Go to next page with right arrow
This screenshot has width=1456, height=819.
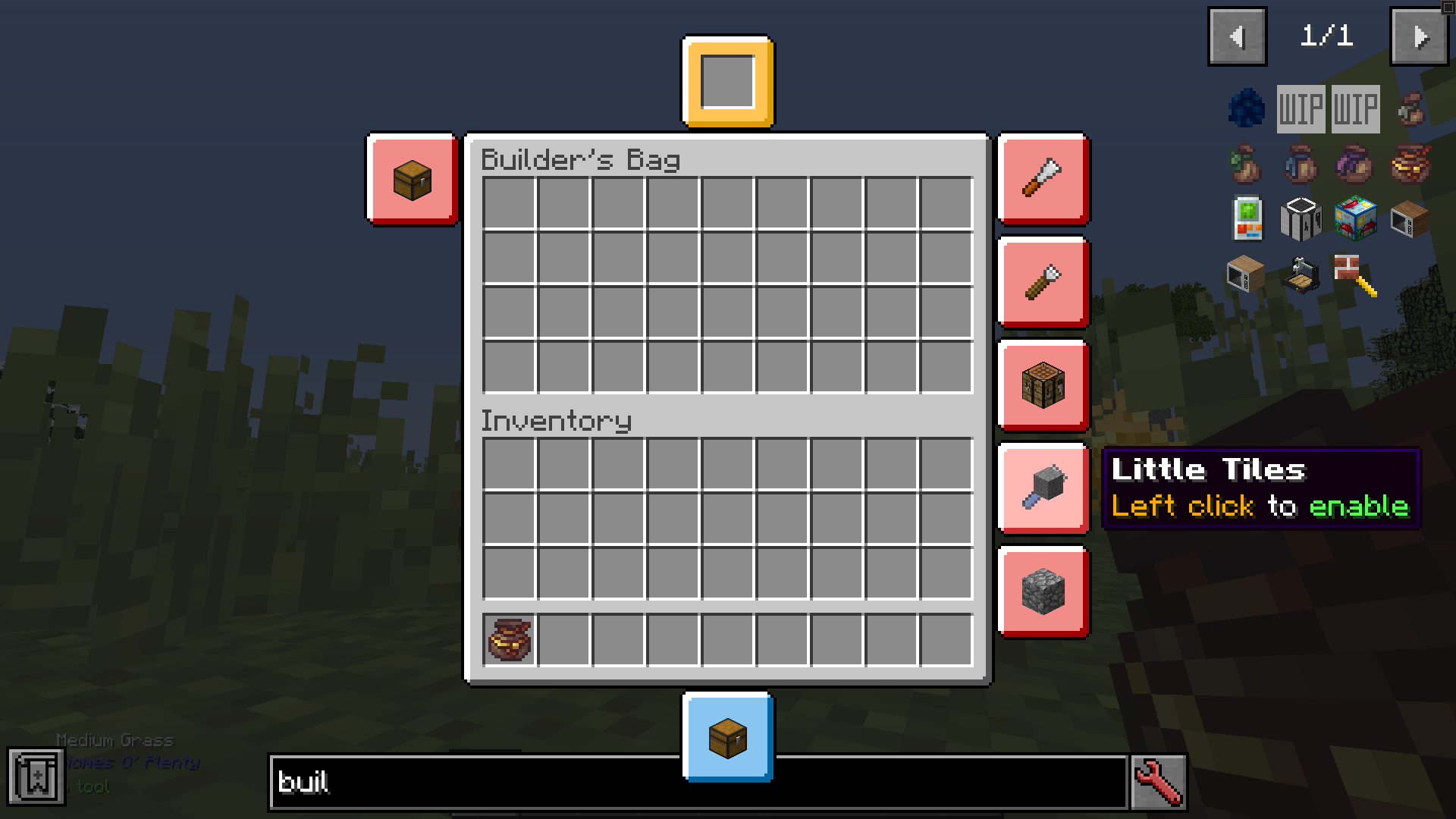click(x=1419, y=35)
